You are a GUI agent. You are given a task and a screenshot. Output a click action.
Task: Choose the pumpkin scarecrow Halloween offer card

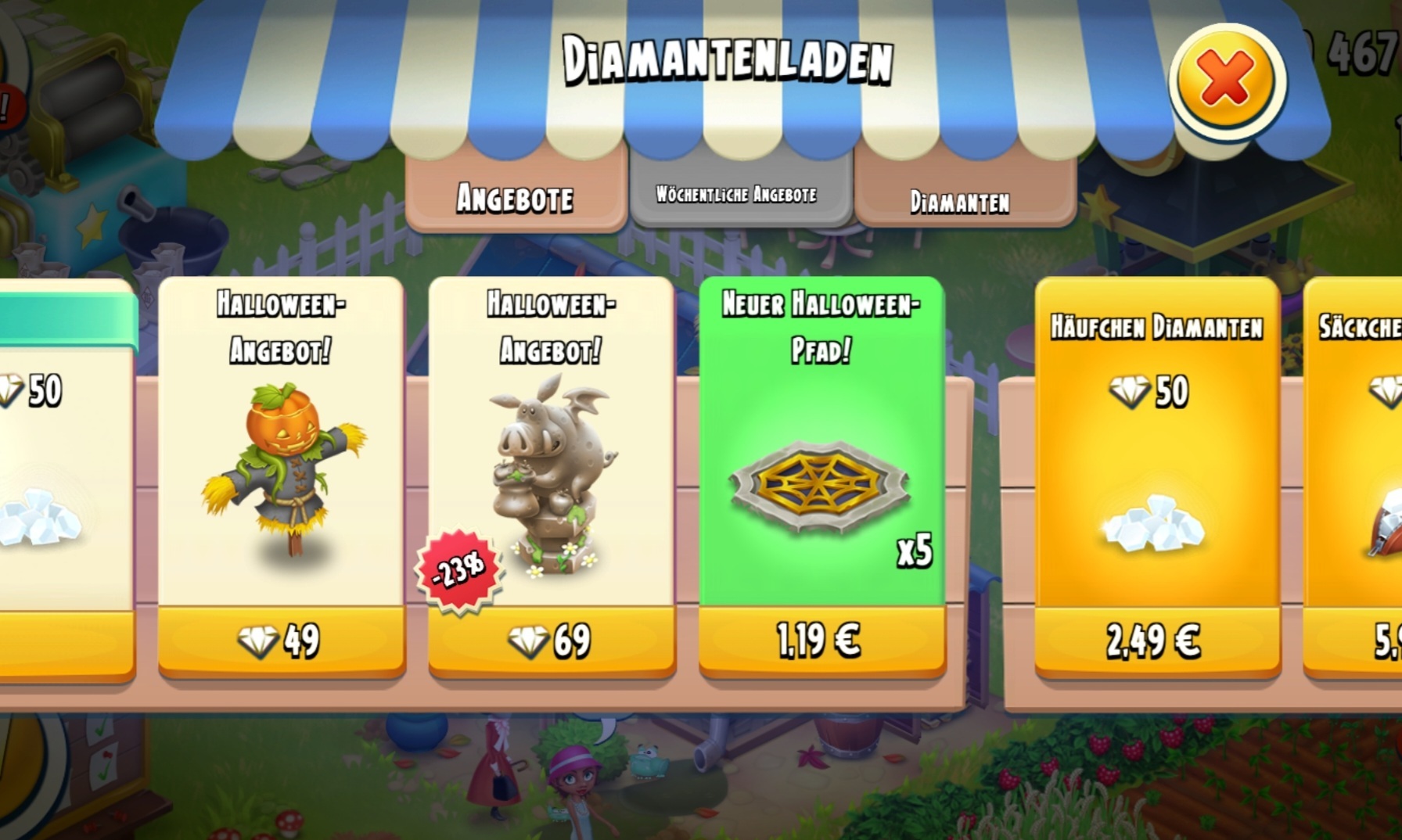point(282,461)
